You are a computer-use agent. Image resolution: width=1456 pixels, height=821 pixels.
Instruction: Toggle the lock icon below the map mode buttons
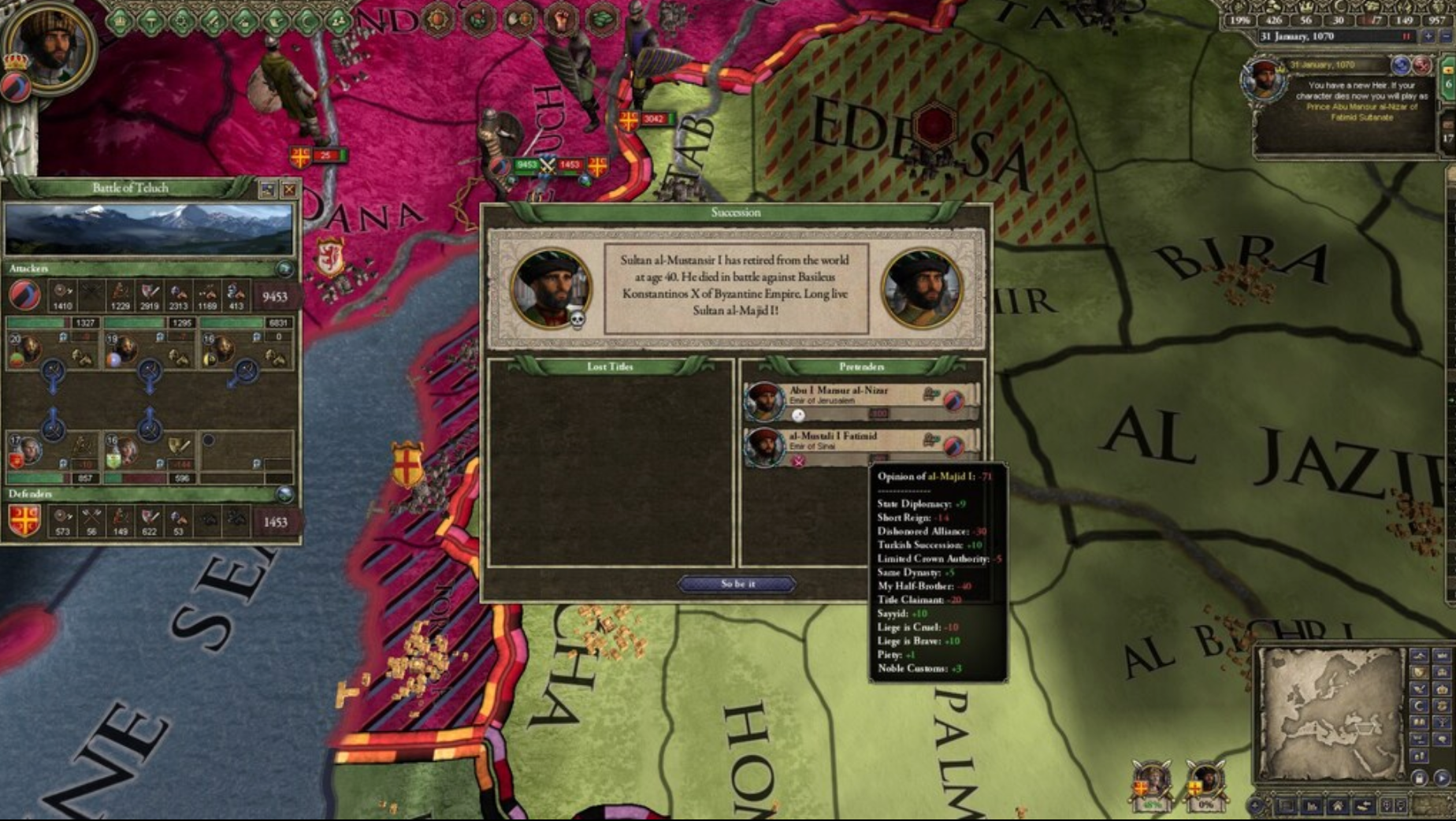[x=1419, y=777]
